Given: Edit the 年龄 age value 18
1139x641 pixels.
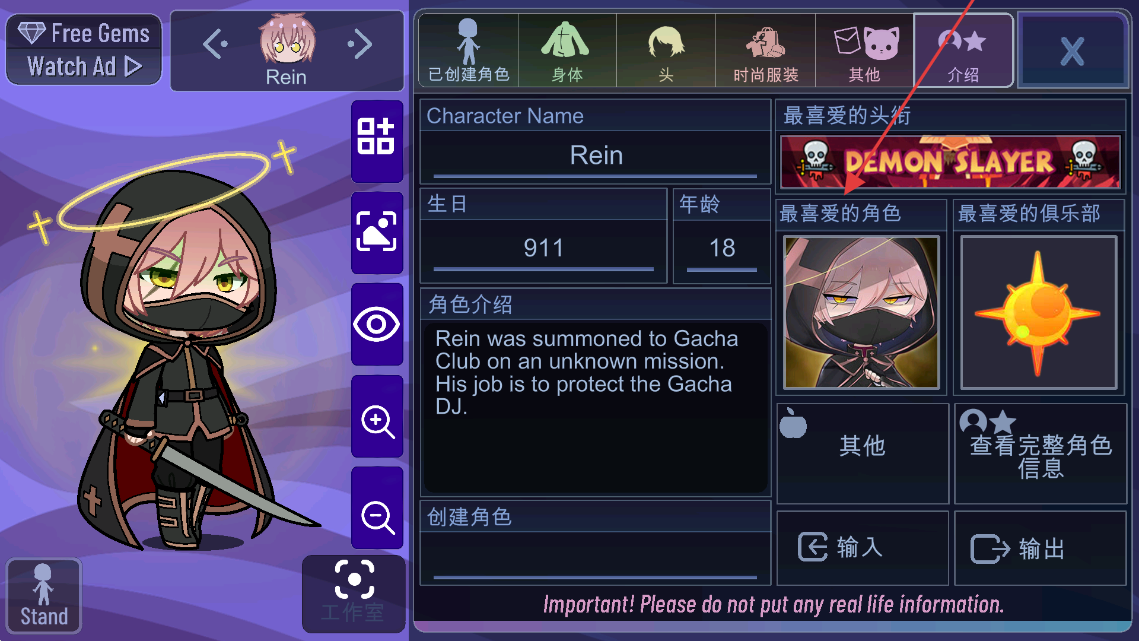Looking at the screenshot, I should [x=721, y=248].
